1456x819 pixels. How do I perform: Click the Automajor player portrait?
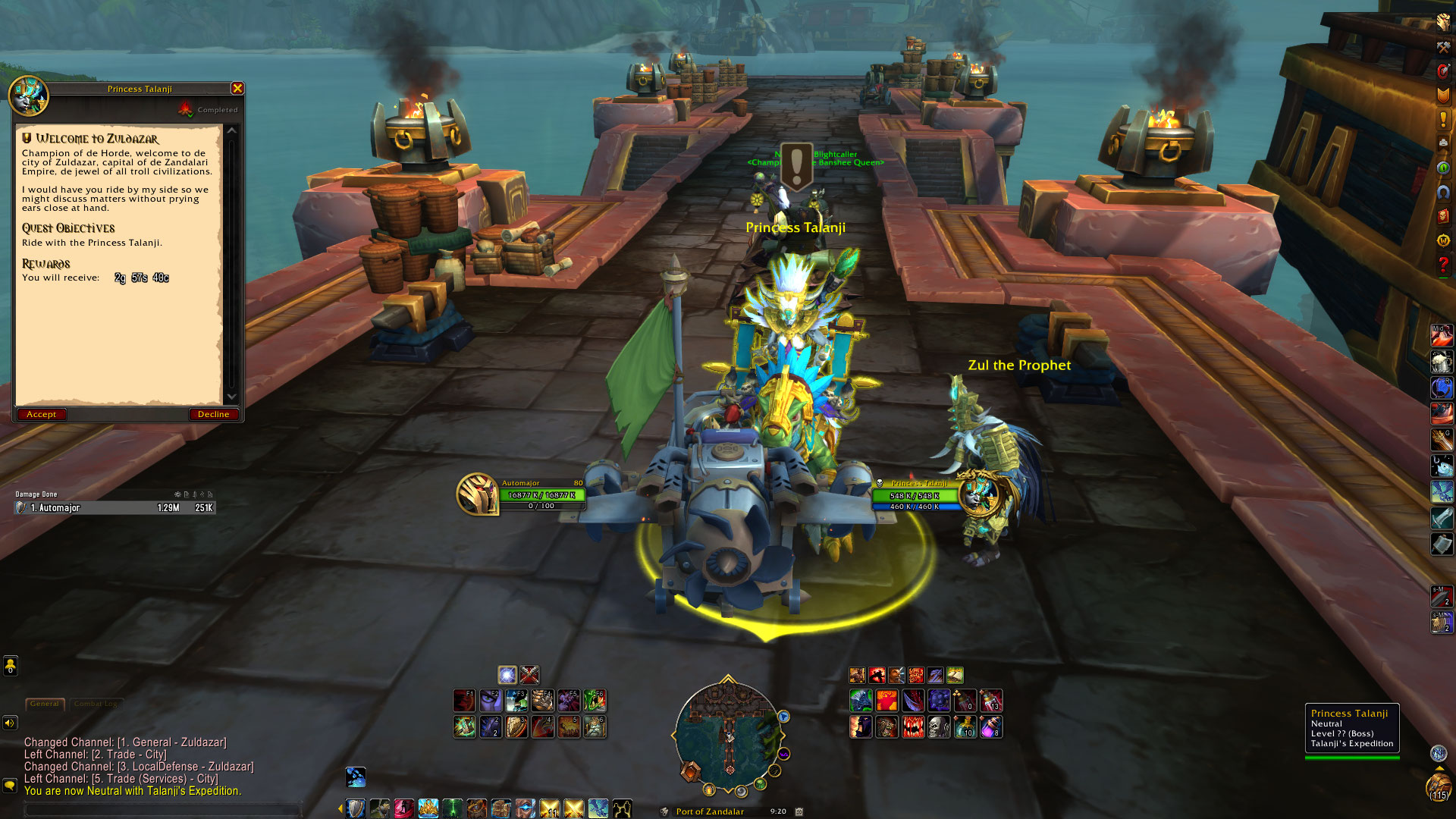477,494
